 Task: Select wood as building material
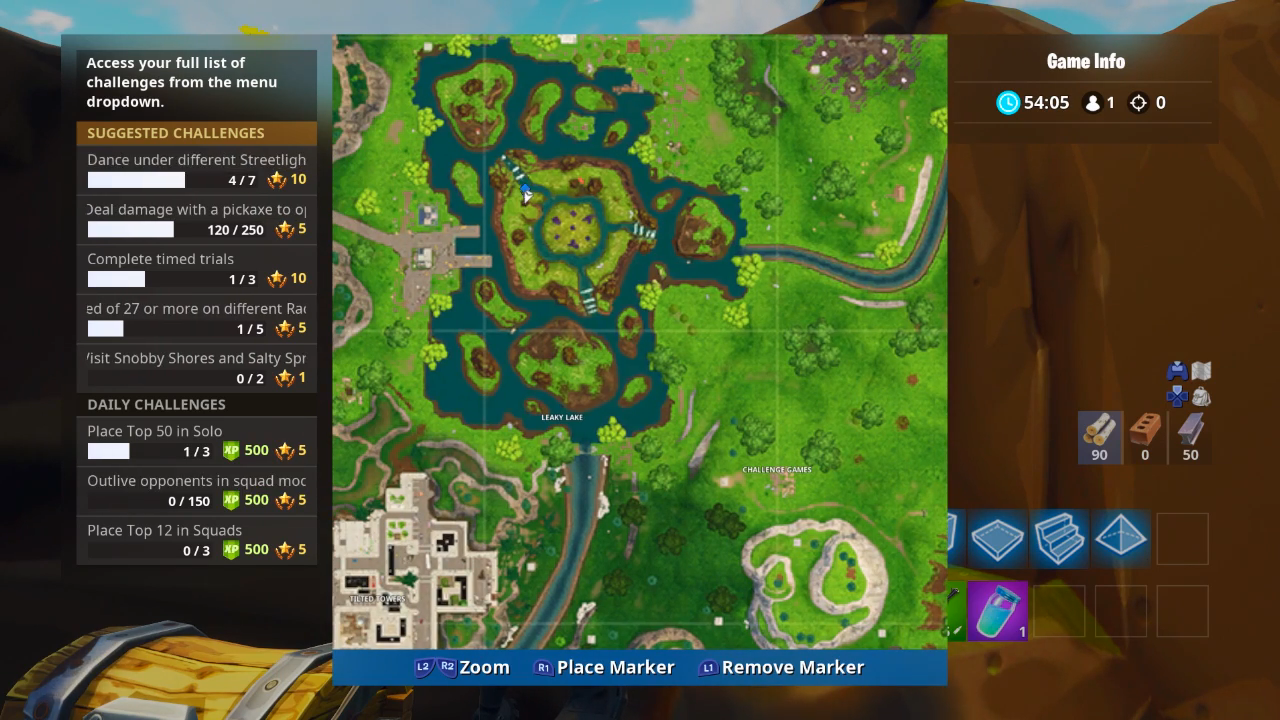[1099, 438]
